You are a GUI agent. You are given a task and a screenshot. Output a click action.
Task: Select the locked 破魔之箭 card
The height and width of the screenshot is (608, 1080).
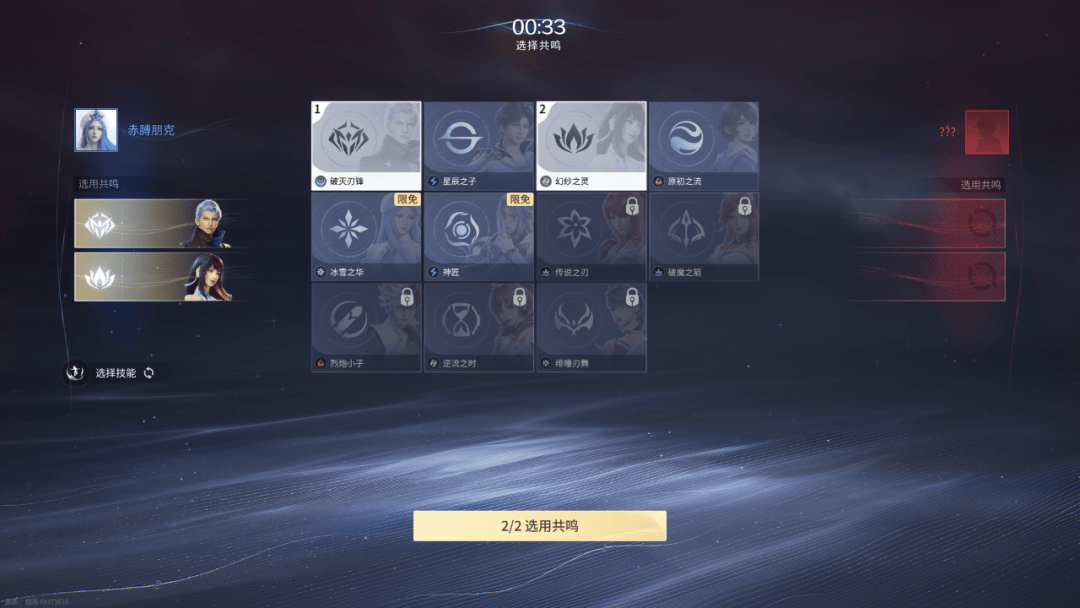pyautogui.click(x=703, y=236)
